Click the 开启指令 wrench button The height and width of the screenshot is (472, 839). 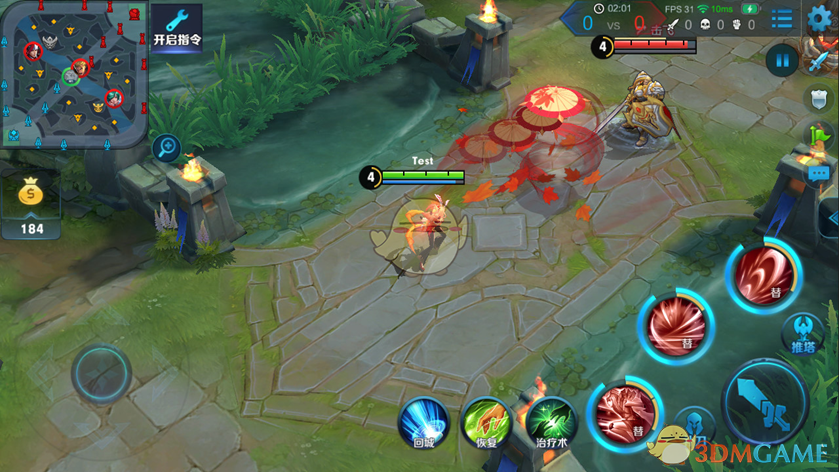point(177,28)
